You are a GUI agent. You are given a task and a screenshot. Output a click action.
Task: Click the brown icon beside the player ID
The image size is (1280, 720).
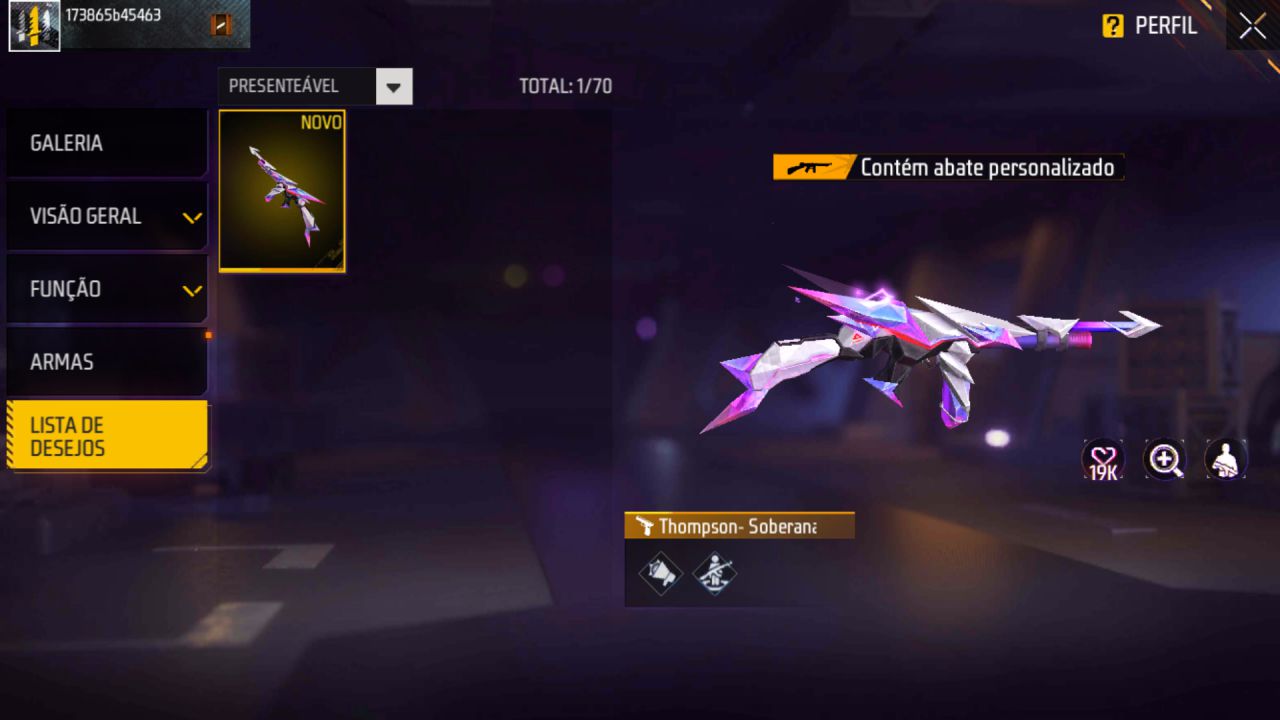click(x=221, y=25)
